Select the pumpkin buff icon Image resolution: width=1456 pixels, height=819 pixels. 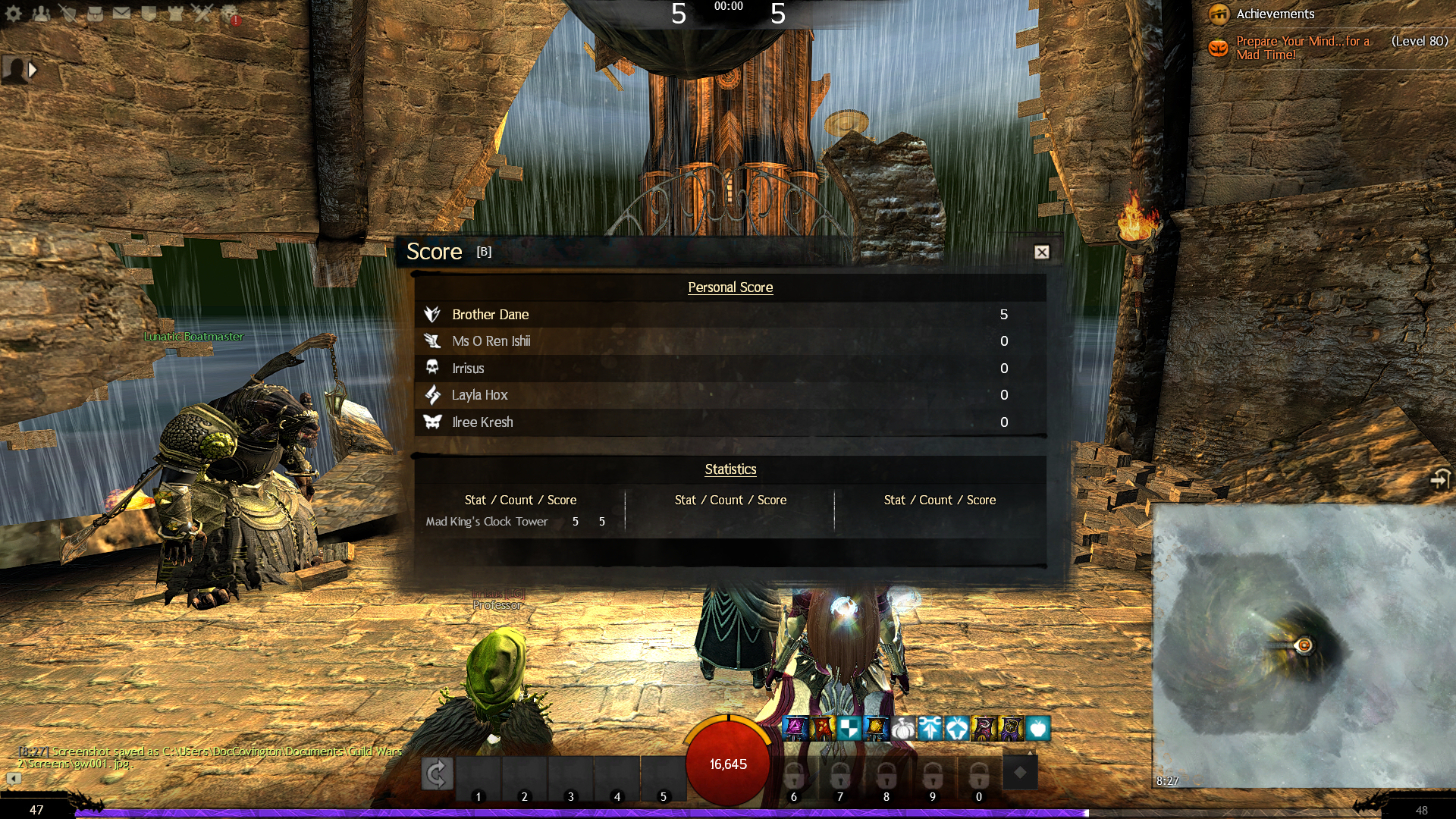[x=902, y=729]
